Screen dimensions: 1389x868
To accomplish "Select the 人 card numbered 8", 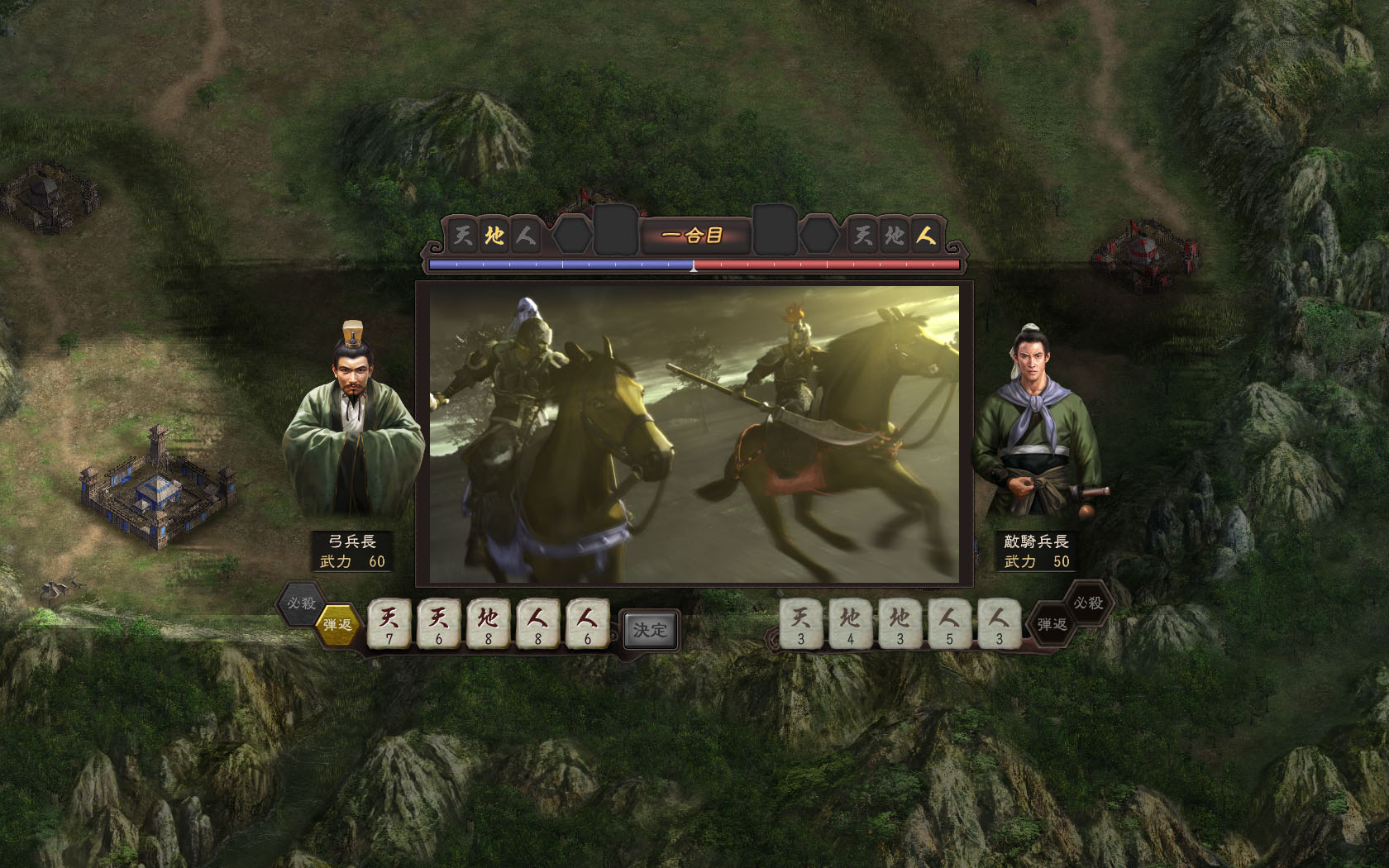I will (539, 624).
